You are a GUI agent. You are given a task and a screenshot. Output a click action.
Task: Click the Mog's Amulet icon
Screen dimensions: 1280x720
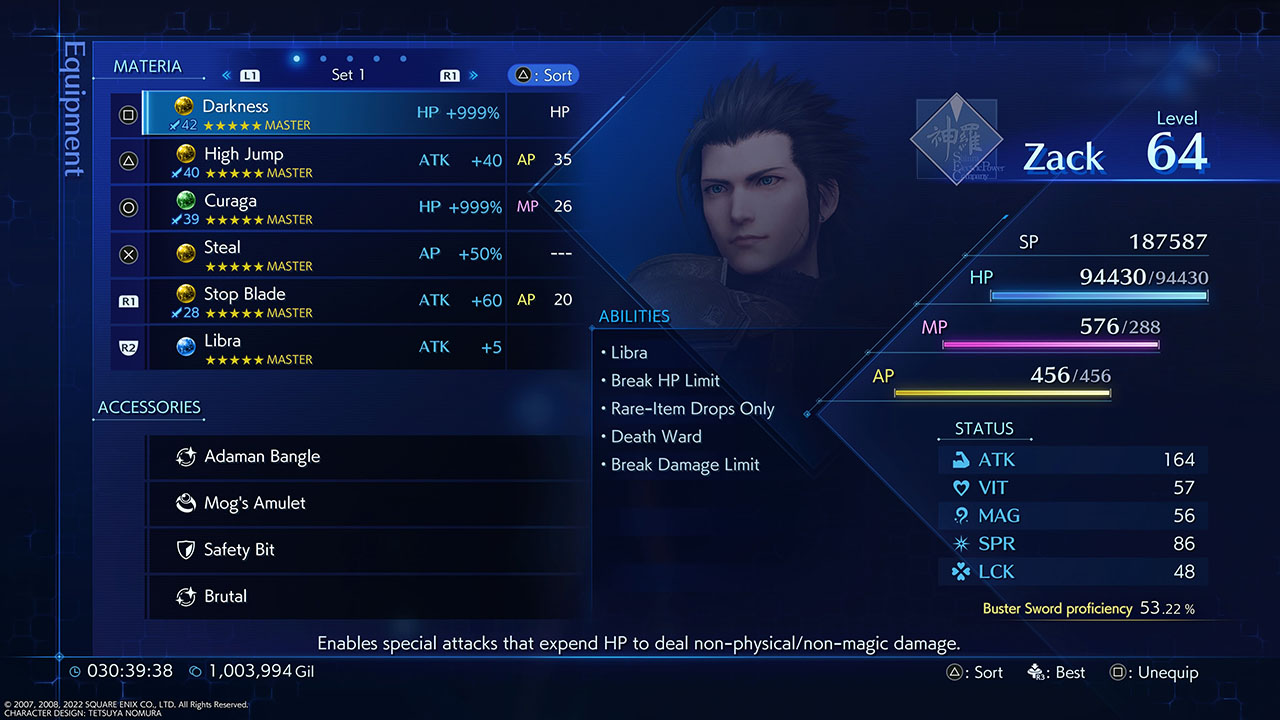point(187,503)
